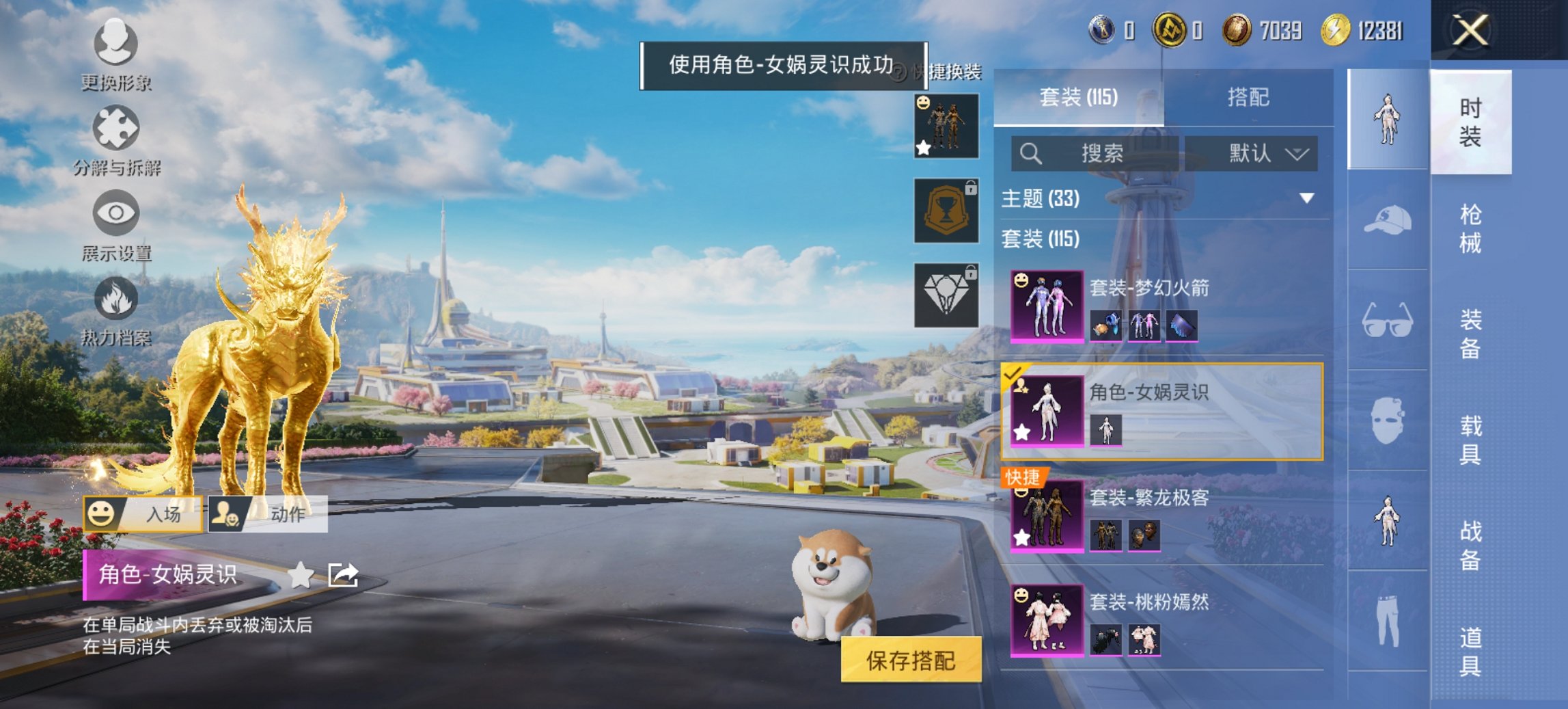
Task: Open the 展示设置 display settings
Action: pos(118,215)
